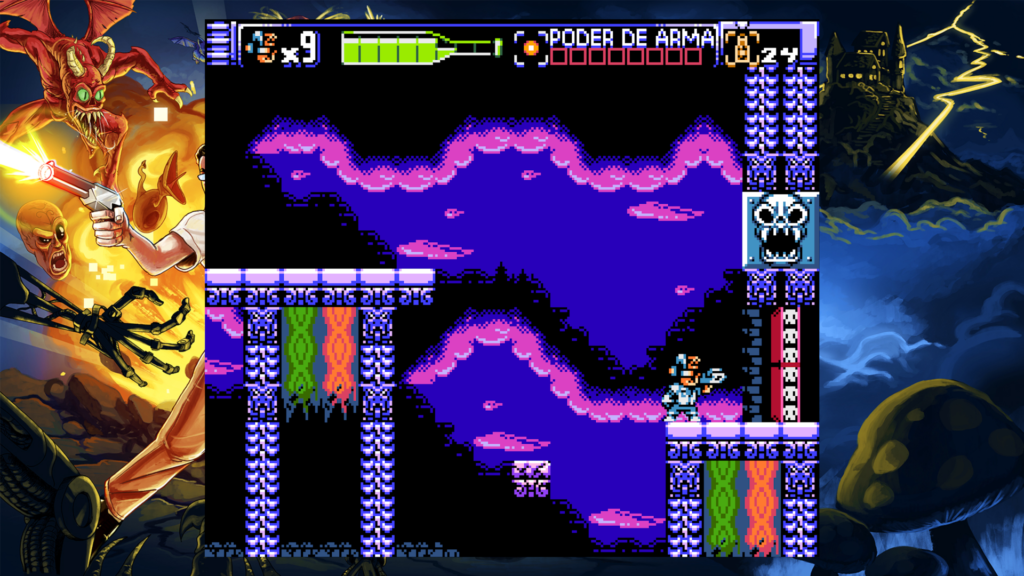Click the collectible icon beside 24
1024x576 pixels.
[742, 47]
